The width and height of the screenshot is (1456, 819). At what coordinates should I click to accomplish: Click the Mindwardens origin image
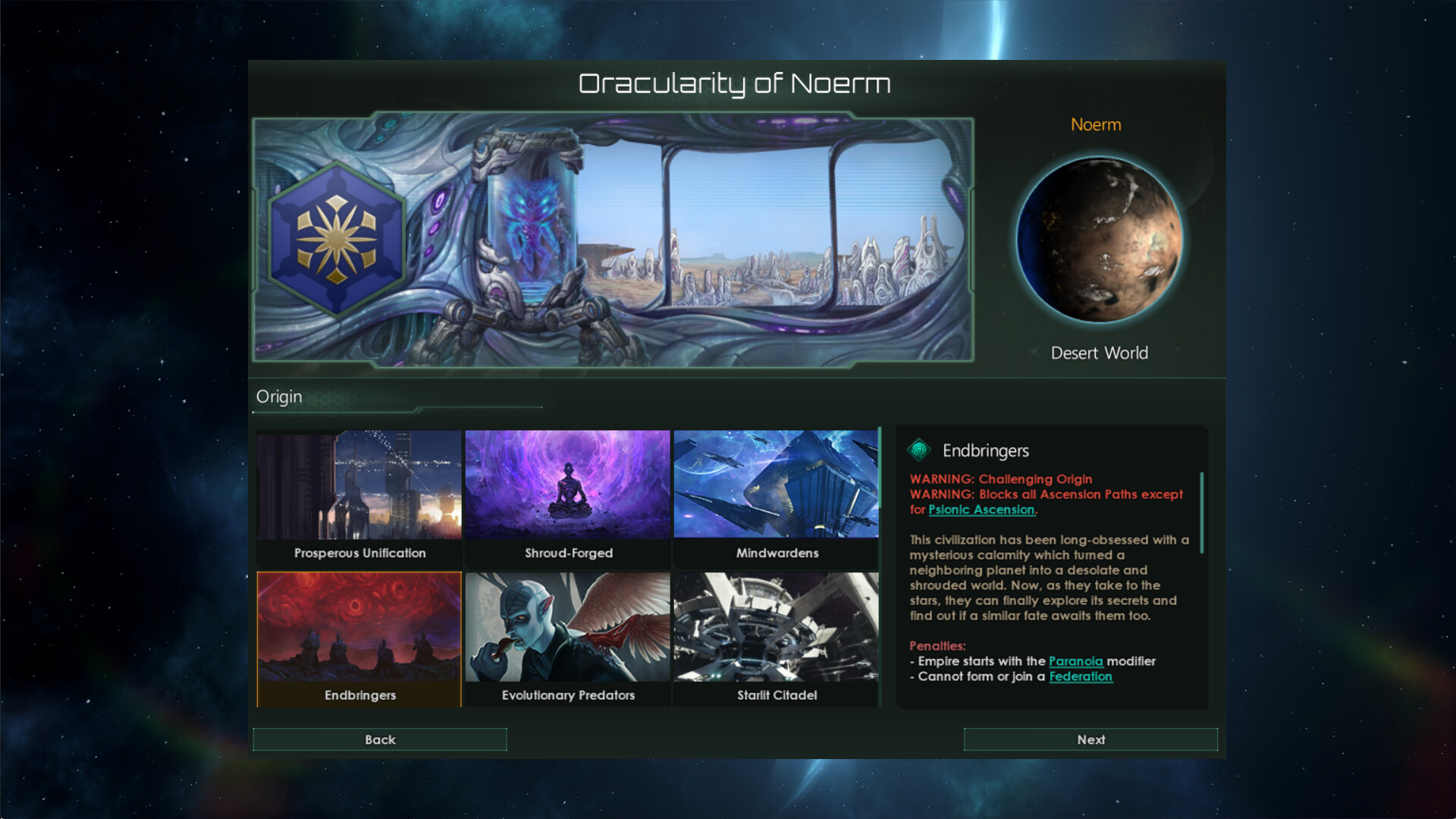click(775, 485)
